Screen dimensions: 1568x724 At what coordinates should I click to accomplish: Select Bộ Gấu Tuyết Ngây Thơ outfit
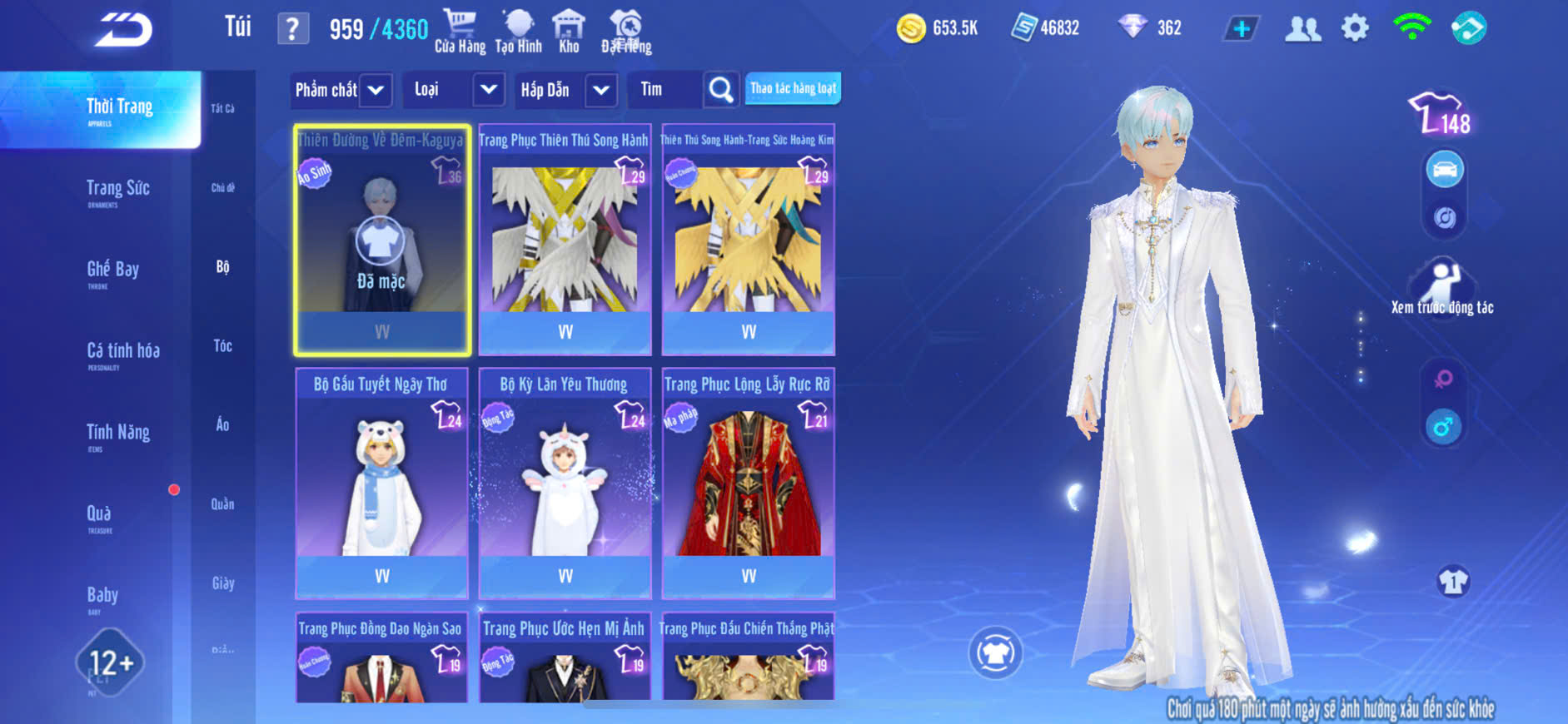(x=381, y=483)
